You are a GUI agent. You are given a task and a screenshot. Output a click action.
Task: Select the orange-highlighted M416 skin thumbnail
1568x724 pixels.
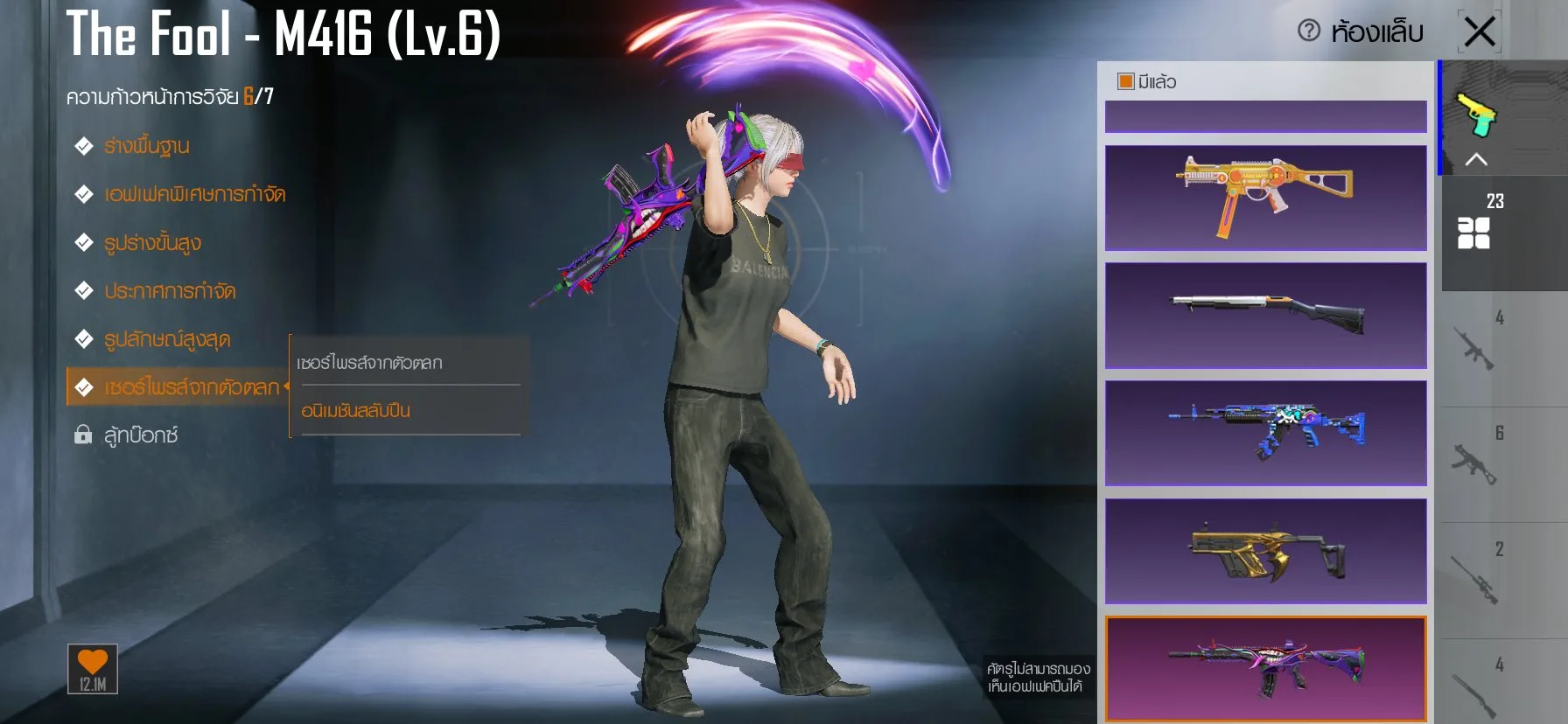tap(1264, 667)
